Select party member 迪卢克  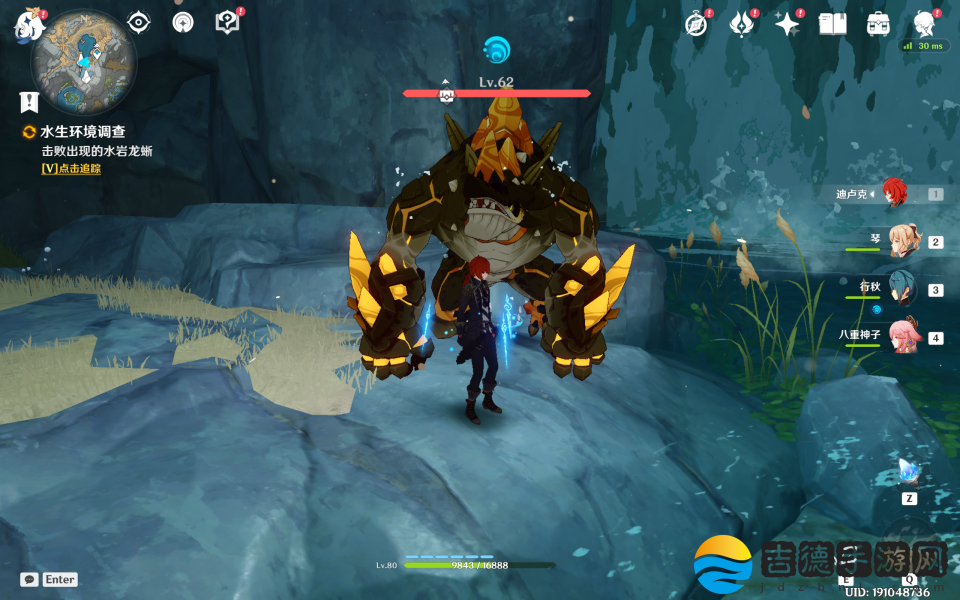893,194
